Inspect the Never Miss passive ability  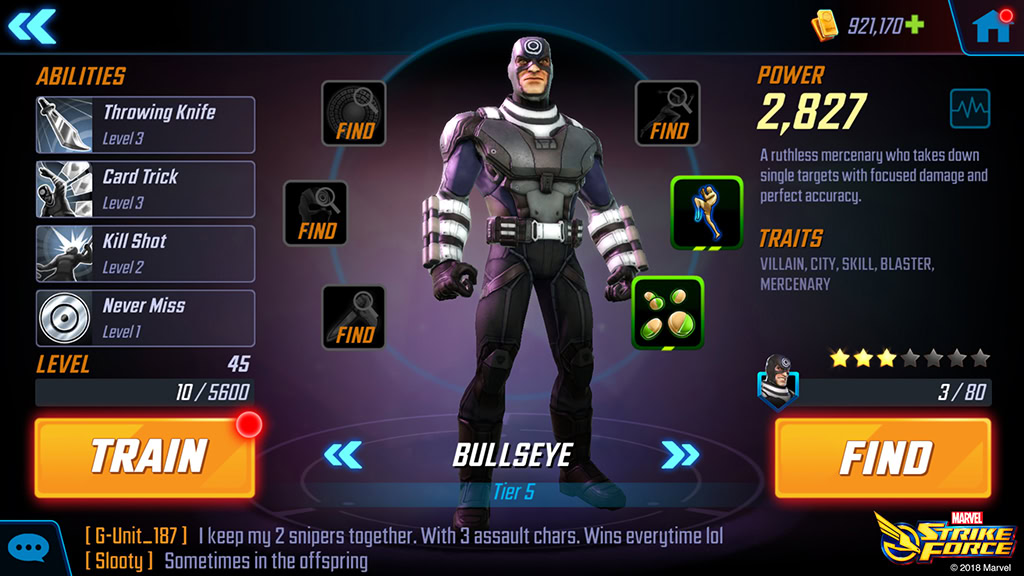point(146,318)
